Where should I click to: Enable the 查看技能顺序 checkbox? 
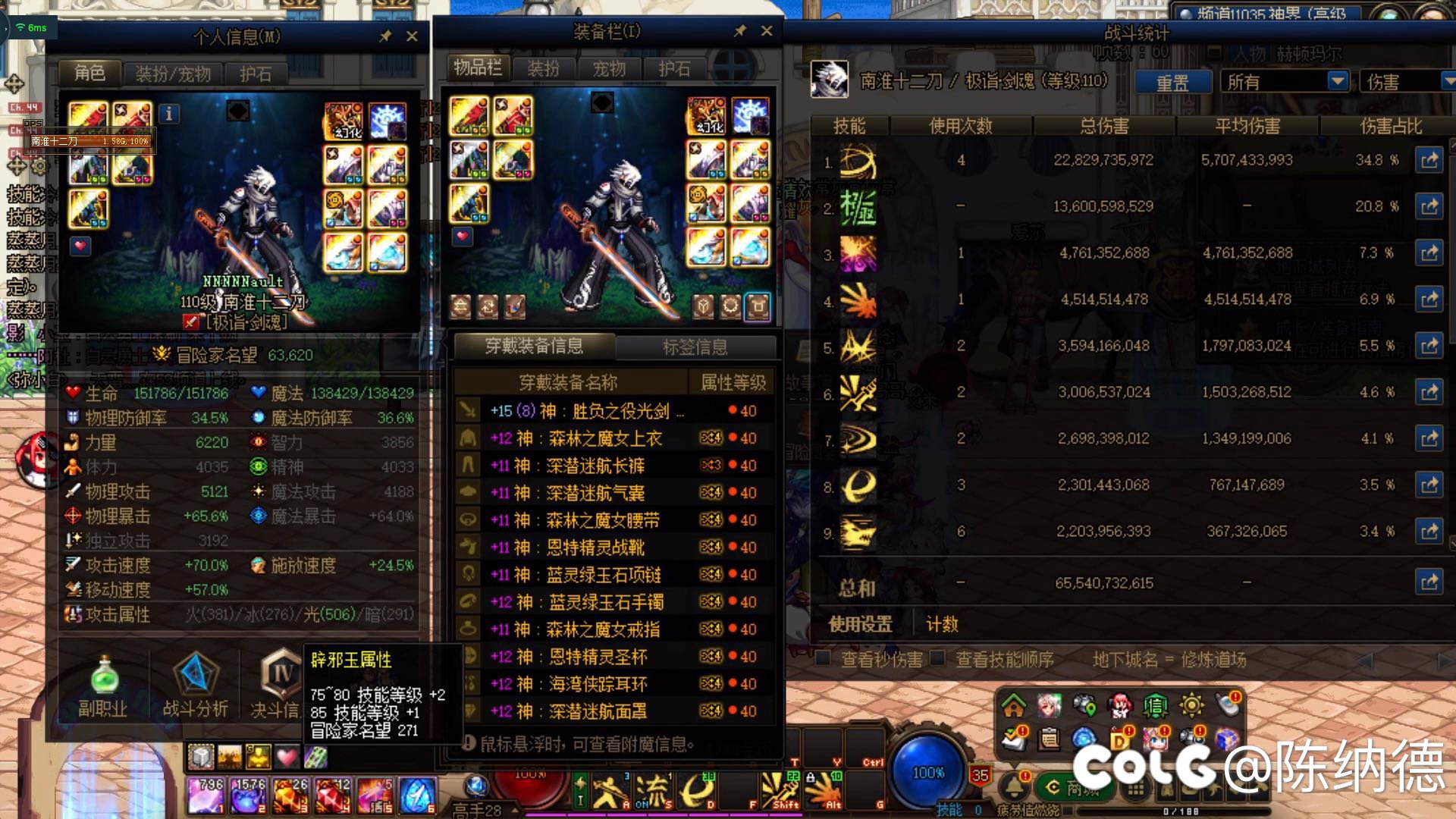(938, 658)
